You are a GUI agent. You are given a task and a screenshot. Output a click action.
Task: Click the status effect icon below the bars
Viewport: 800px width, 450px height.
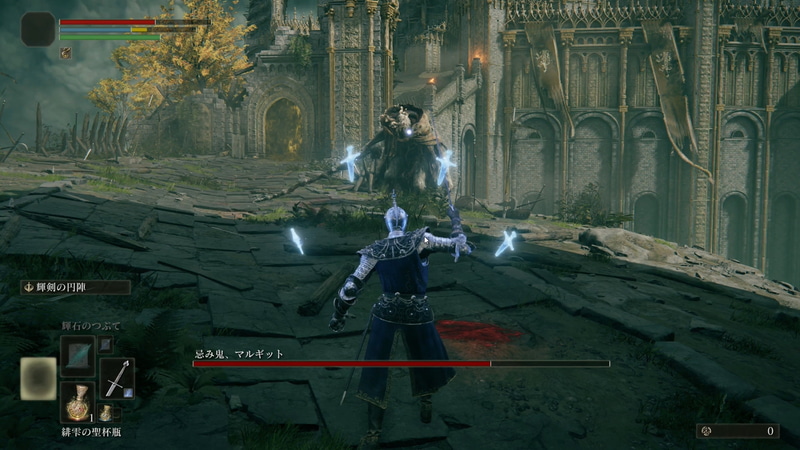click(66, 53)
